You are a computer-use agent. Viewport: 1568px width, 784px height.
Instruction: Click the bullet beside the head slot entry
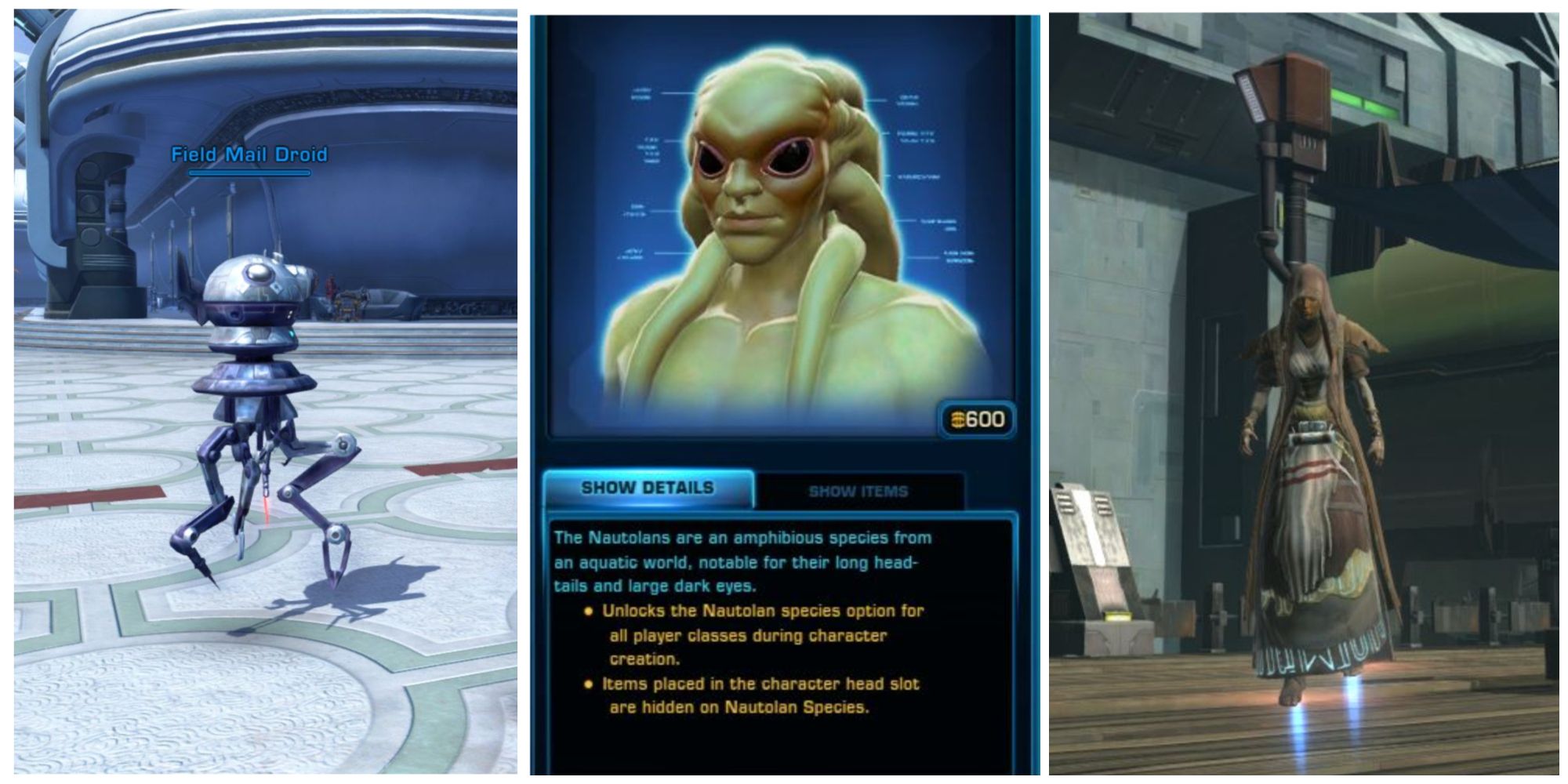click(586, 684)
